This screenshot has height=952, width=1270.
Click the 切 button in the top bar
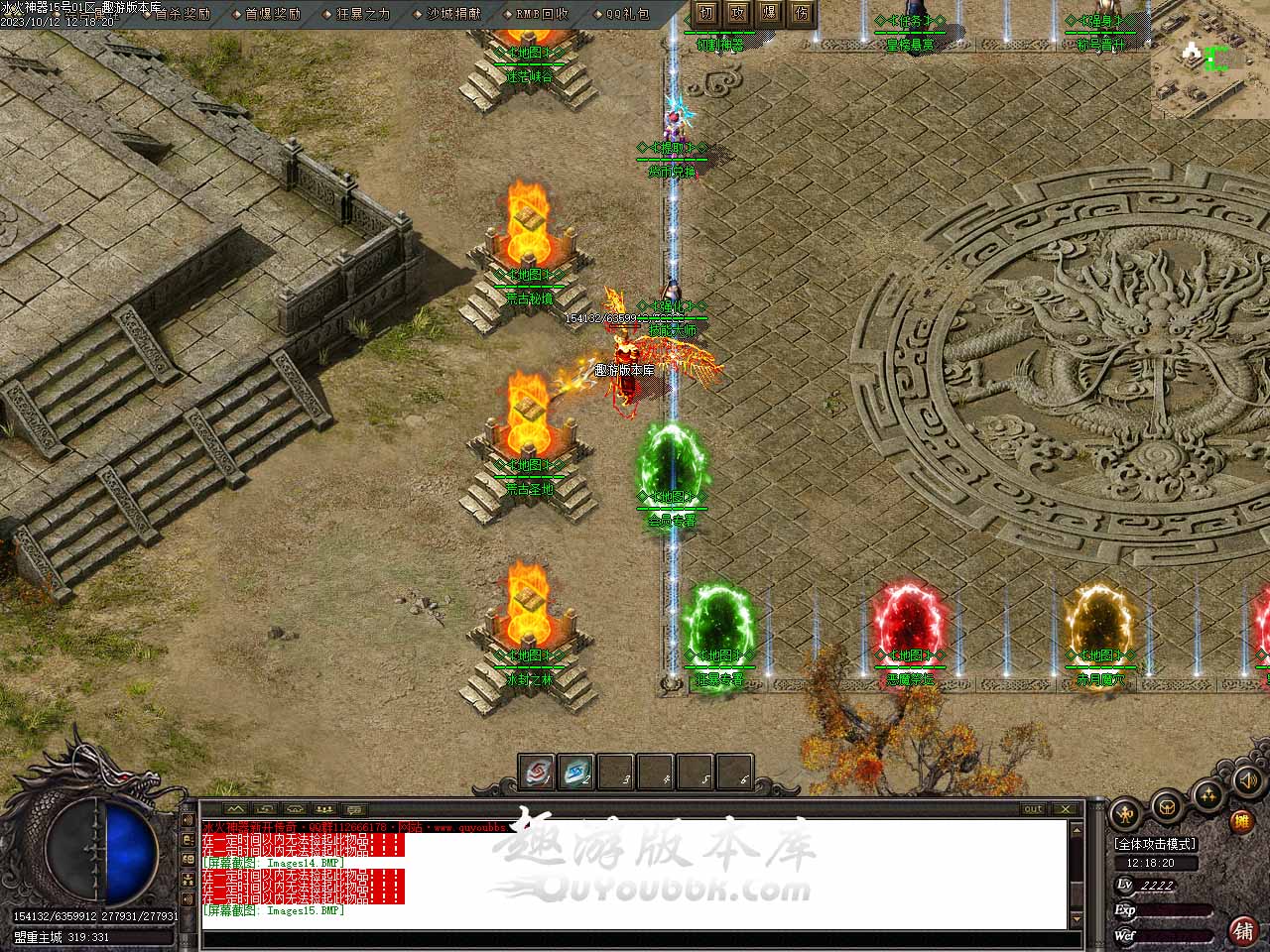coord(705,13)
